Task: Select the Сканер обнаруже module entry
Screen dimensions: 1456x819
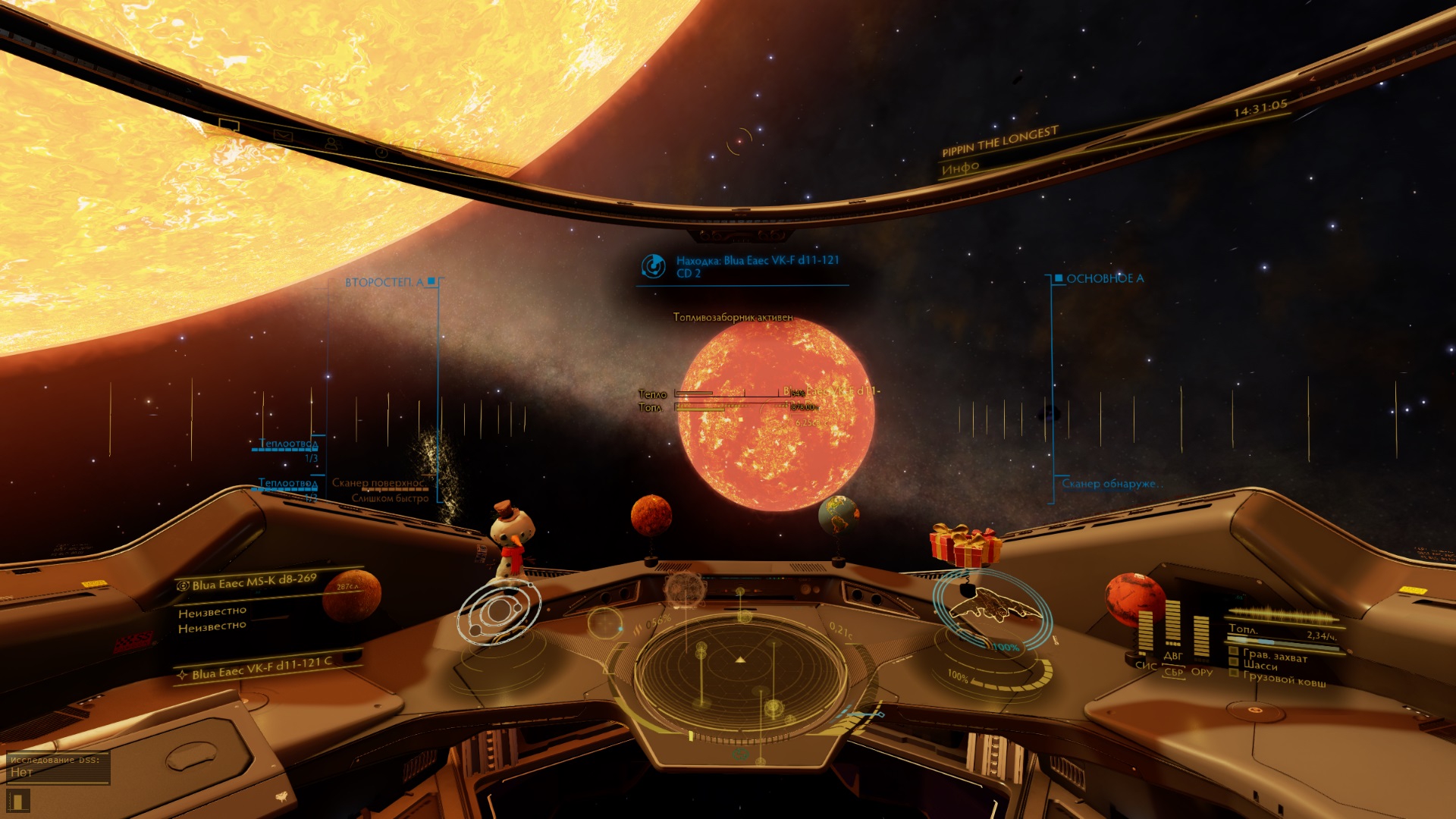Action: 1109,484
